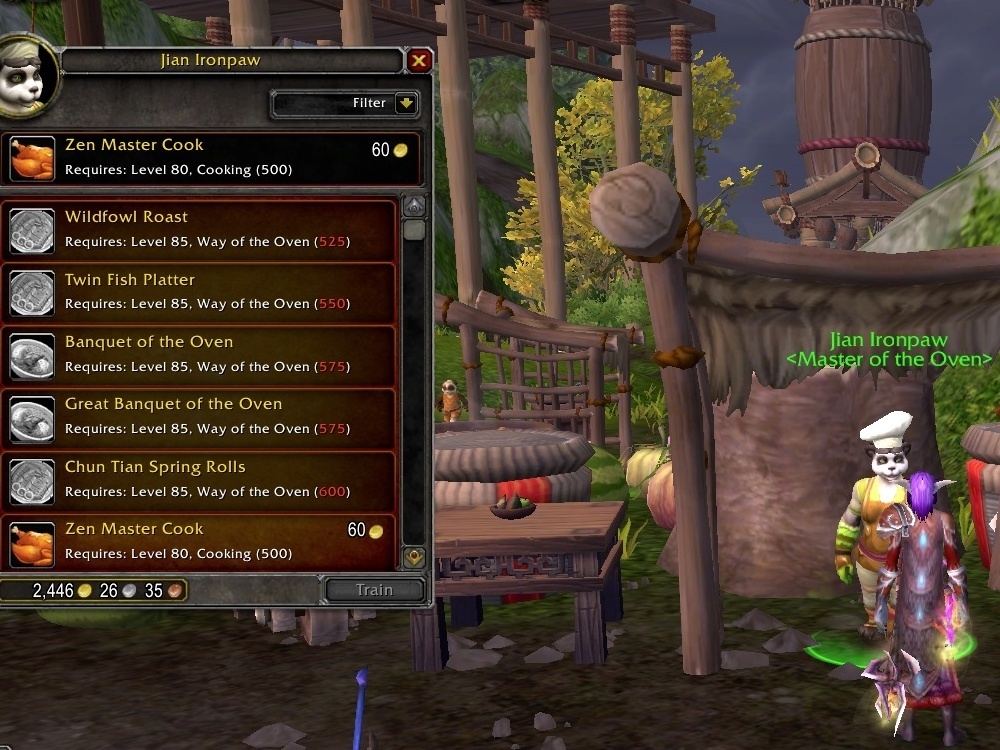Close the Jian Ironpaw trainer window
1000x750 pixels.
pos(419,61)
